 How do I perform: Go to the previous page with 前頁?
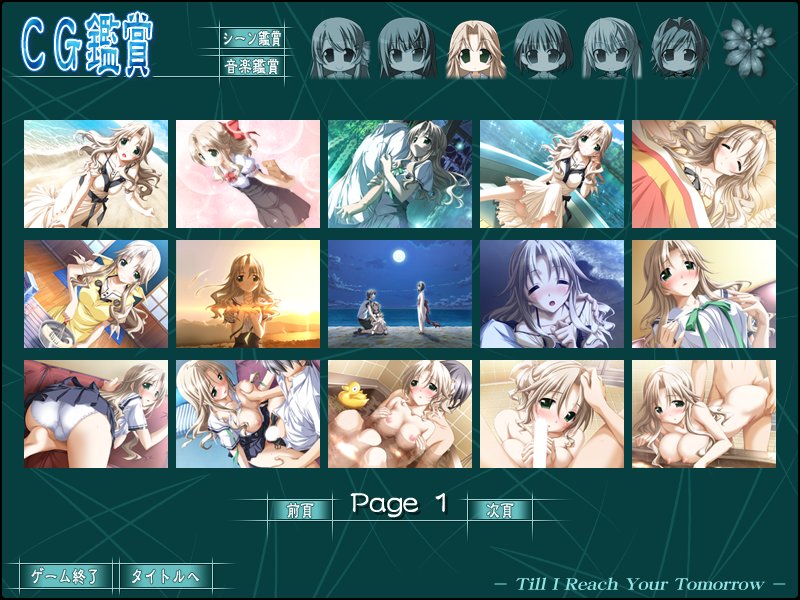click(299, 509)
